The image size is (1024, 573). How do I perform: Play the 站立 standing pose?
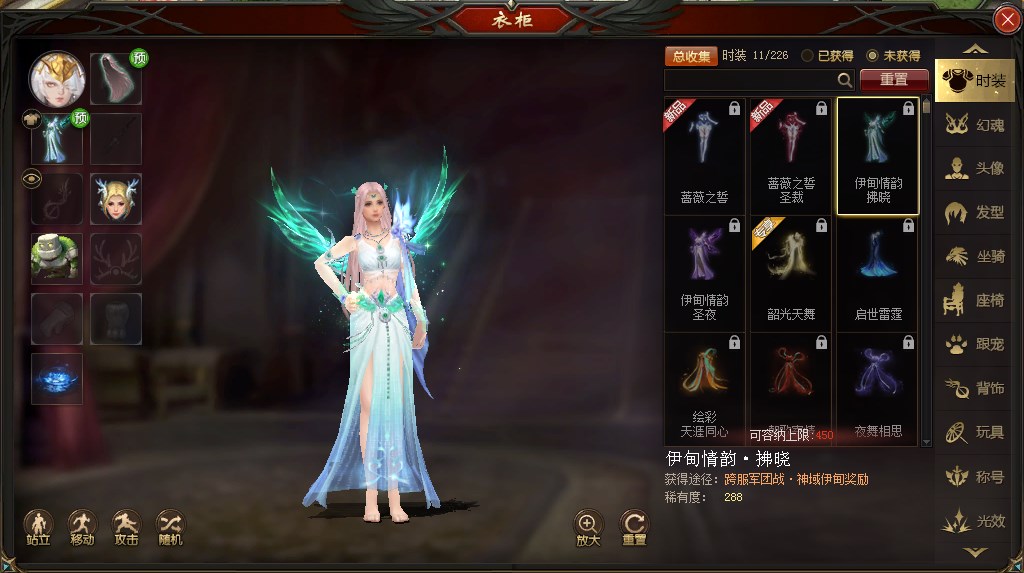coord(38,527)
